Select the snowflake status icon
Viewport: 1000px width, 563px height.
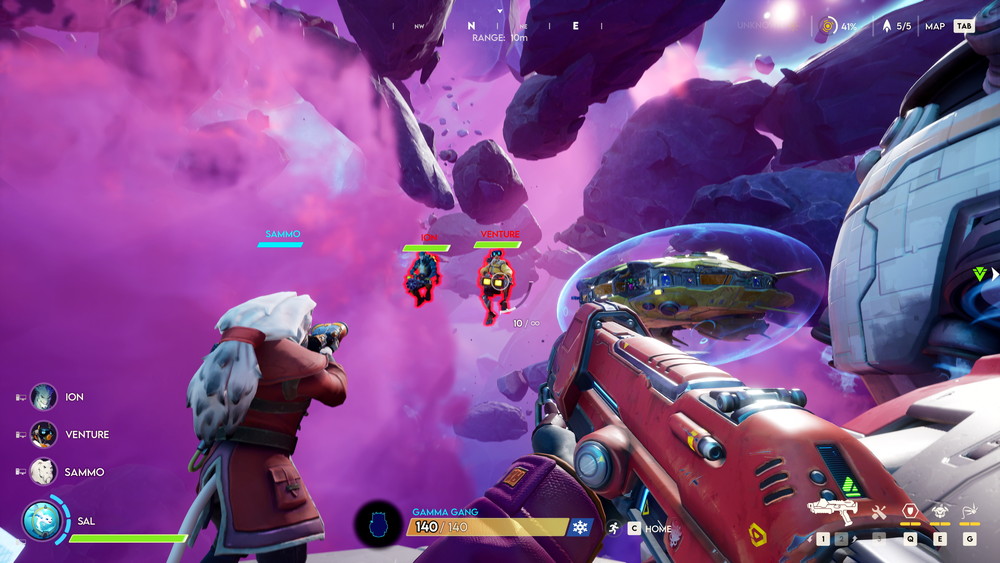[x=580, y=527]
